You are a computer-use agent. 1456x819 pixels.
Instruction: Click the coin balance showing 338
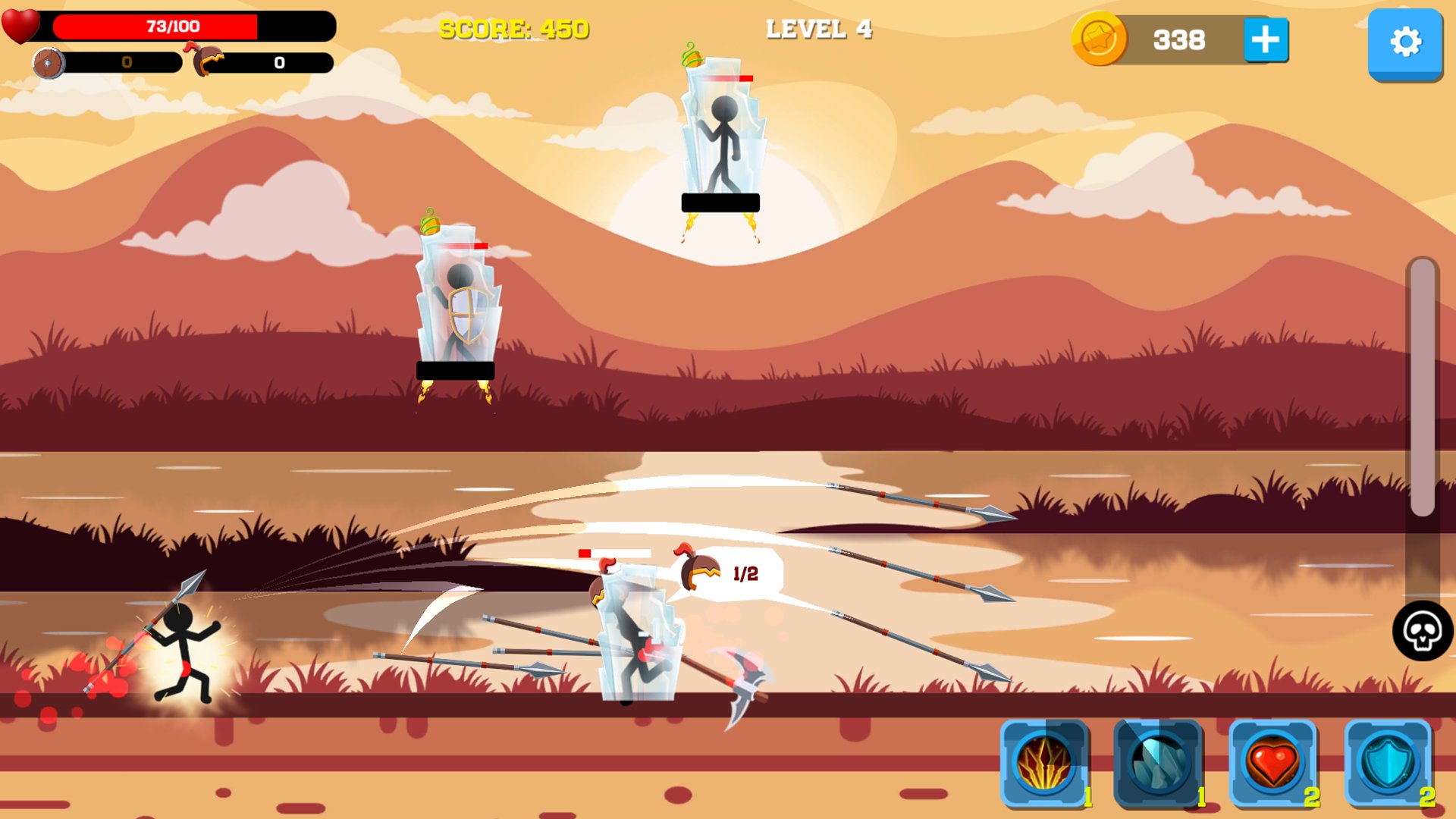tap(1179, 40)
